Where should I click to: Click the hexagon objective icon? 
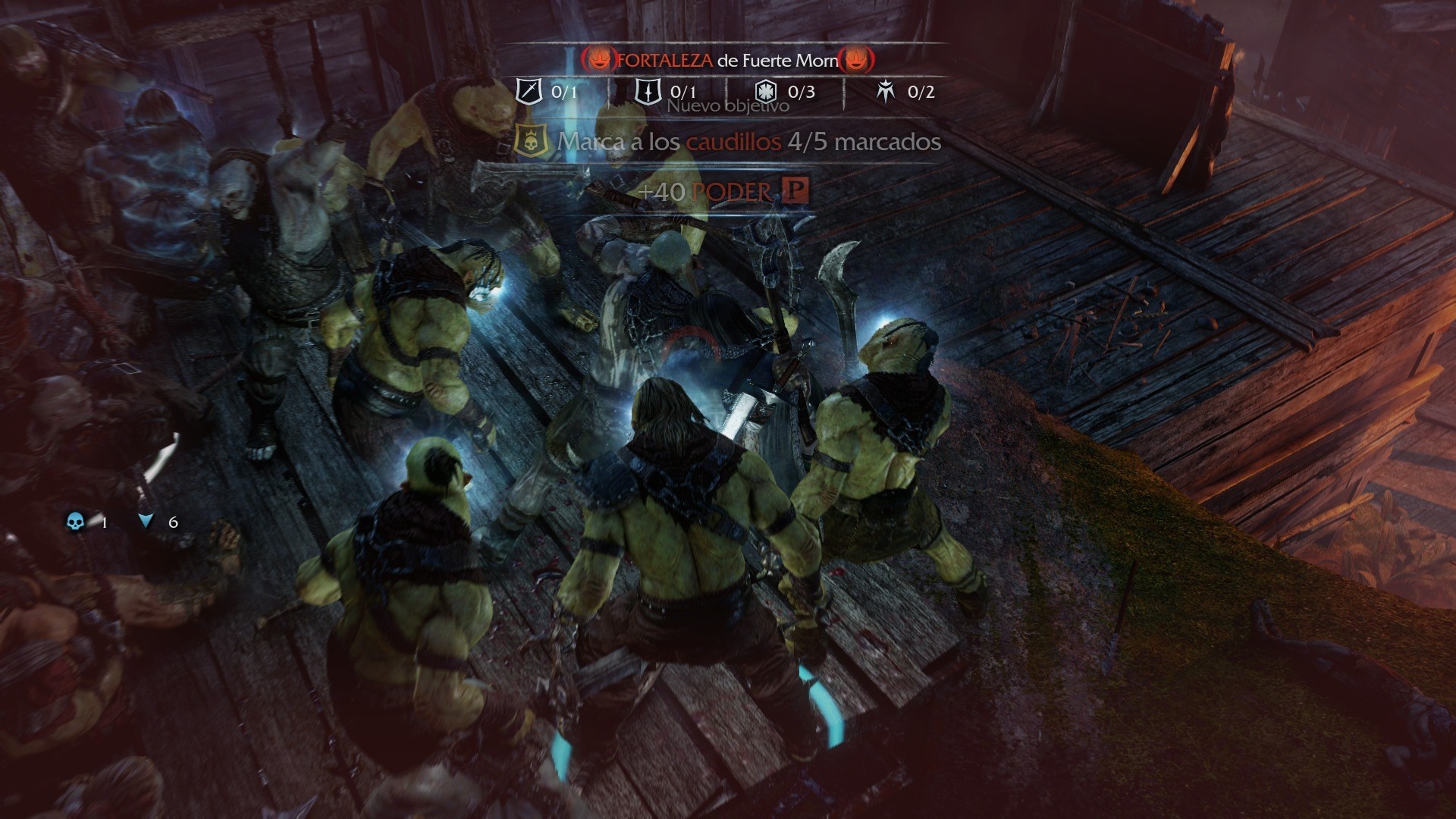[x=766, y=92]
